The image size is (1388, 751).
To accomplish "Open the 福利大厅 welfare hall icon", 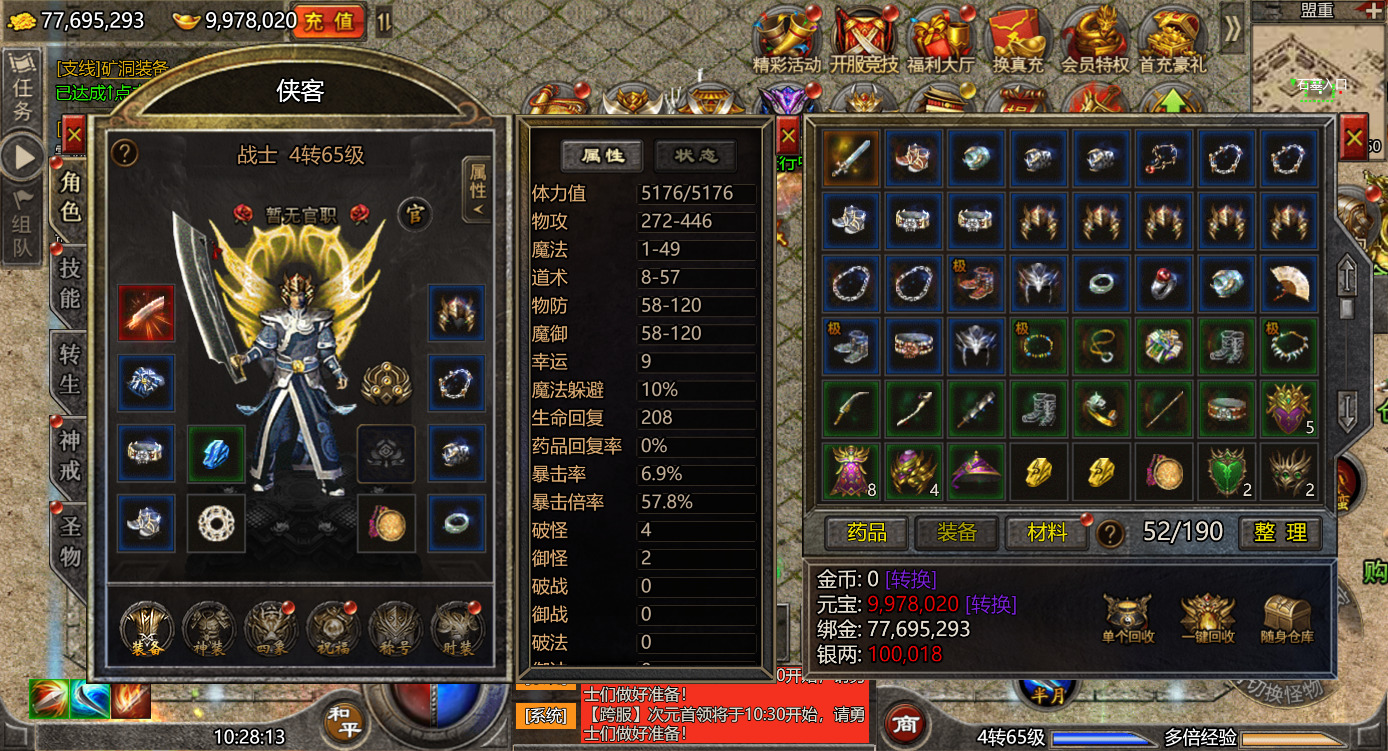I will [941, 38].
